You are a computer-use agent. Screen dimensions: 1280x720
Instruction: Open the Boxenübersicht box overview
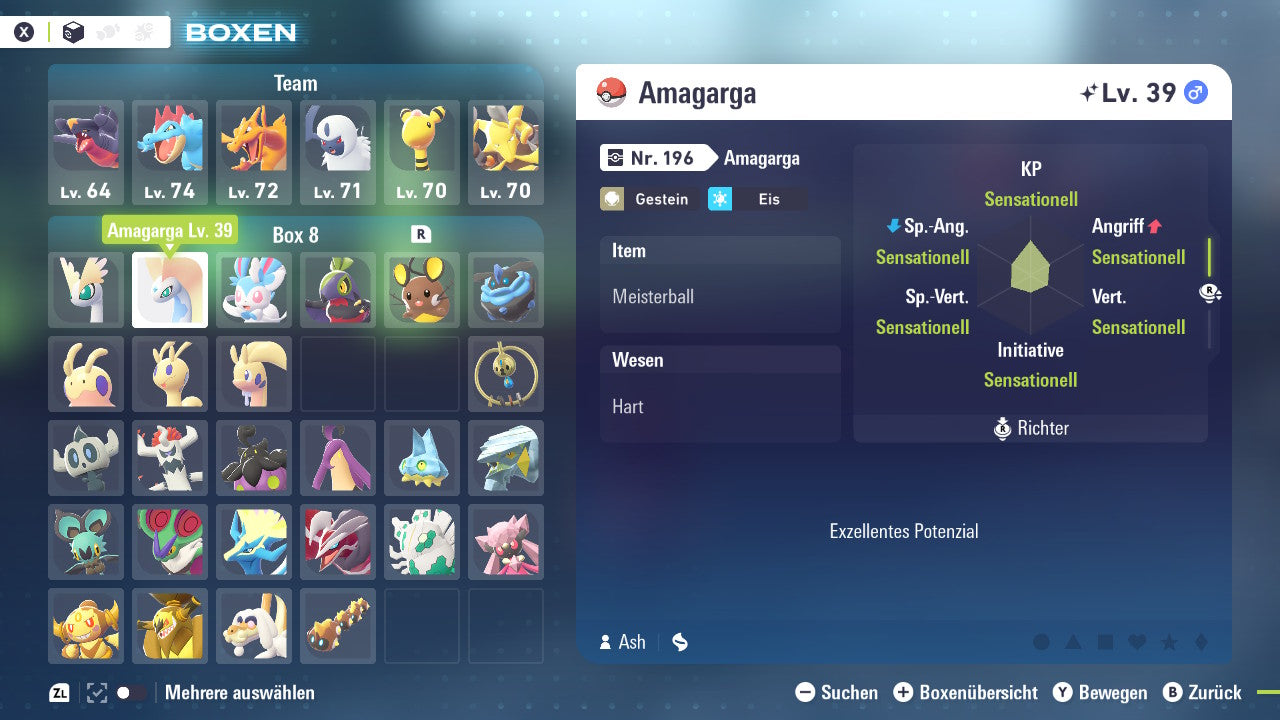pyautogui.click(x=967, y=692)
